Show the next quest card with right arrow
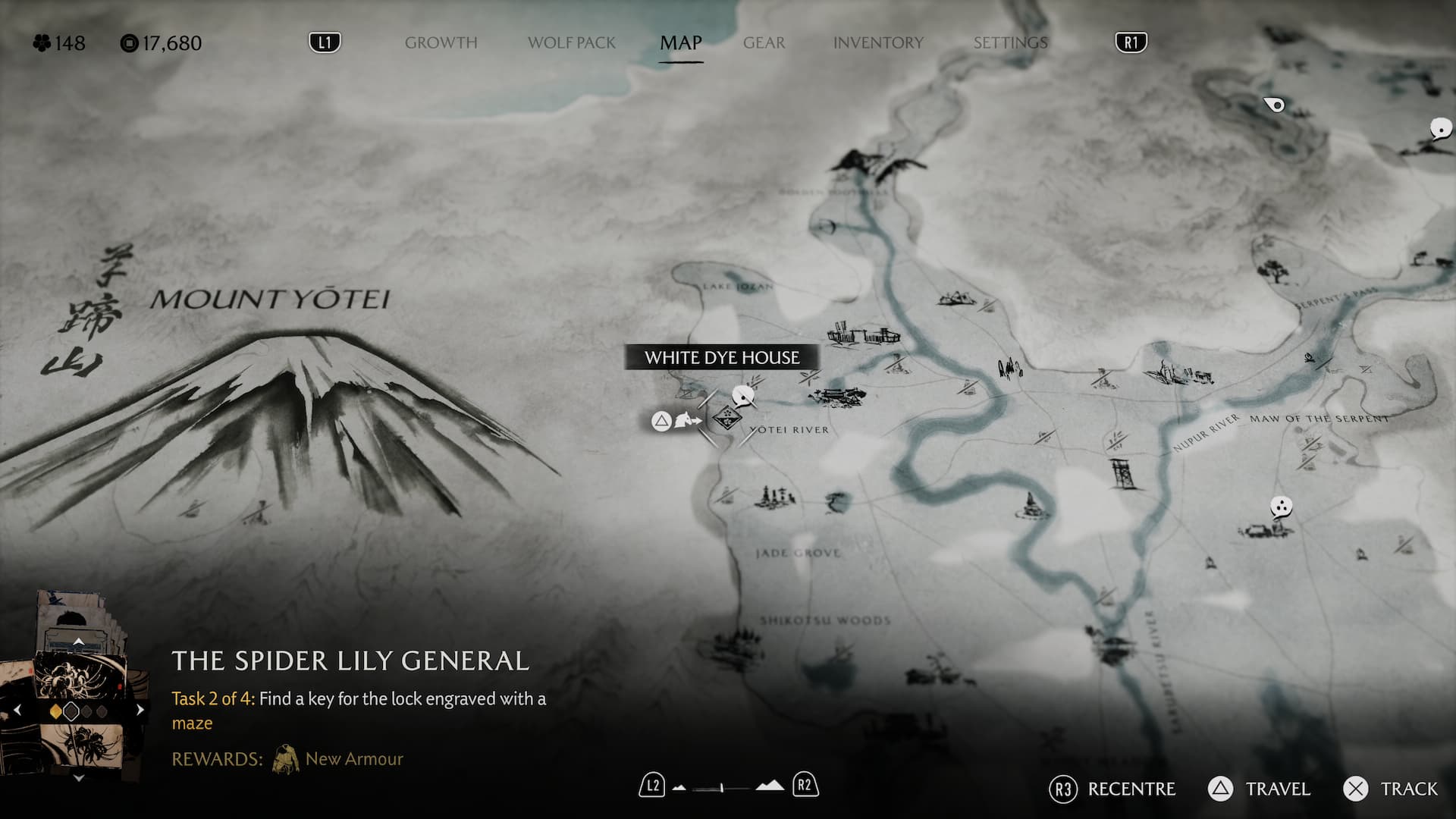Screen dimensions: 1456x819 pyautogui.click(x=140, y=711)
